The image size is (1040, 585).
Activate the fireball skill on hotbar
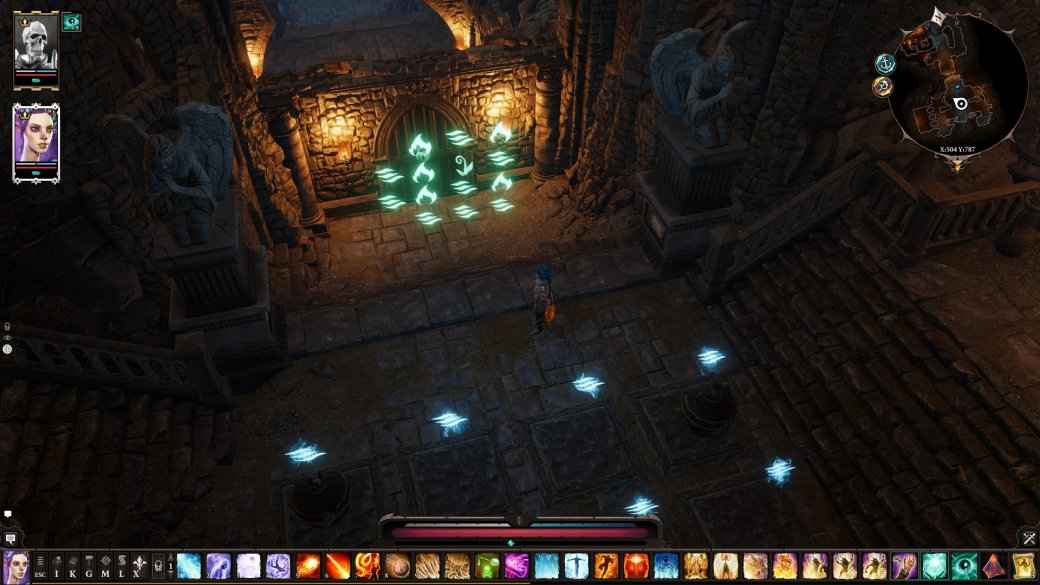pos(308,567)
